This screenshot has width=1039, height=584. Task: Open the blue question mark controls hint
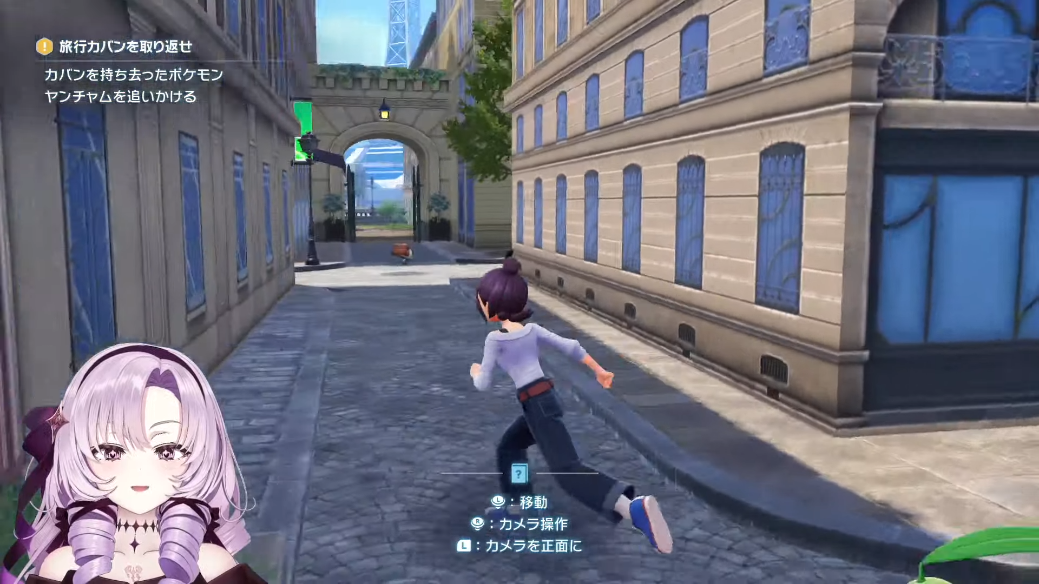[519, 474]
